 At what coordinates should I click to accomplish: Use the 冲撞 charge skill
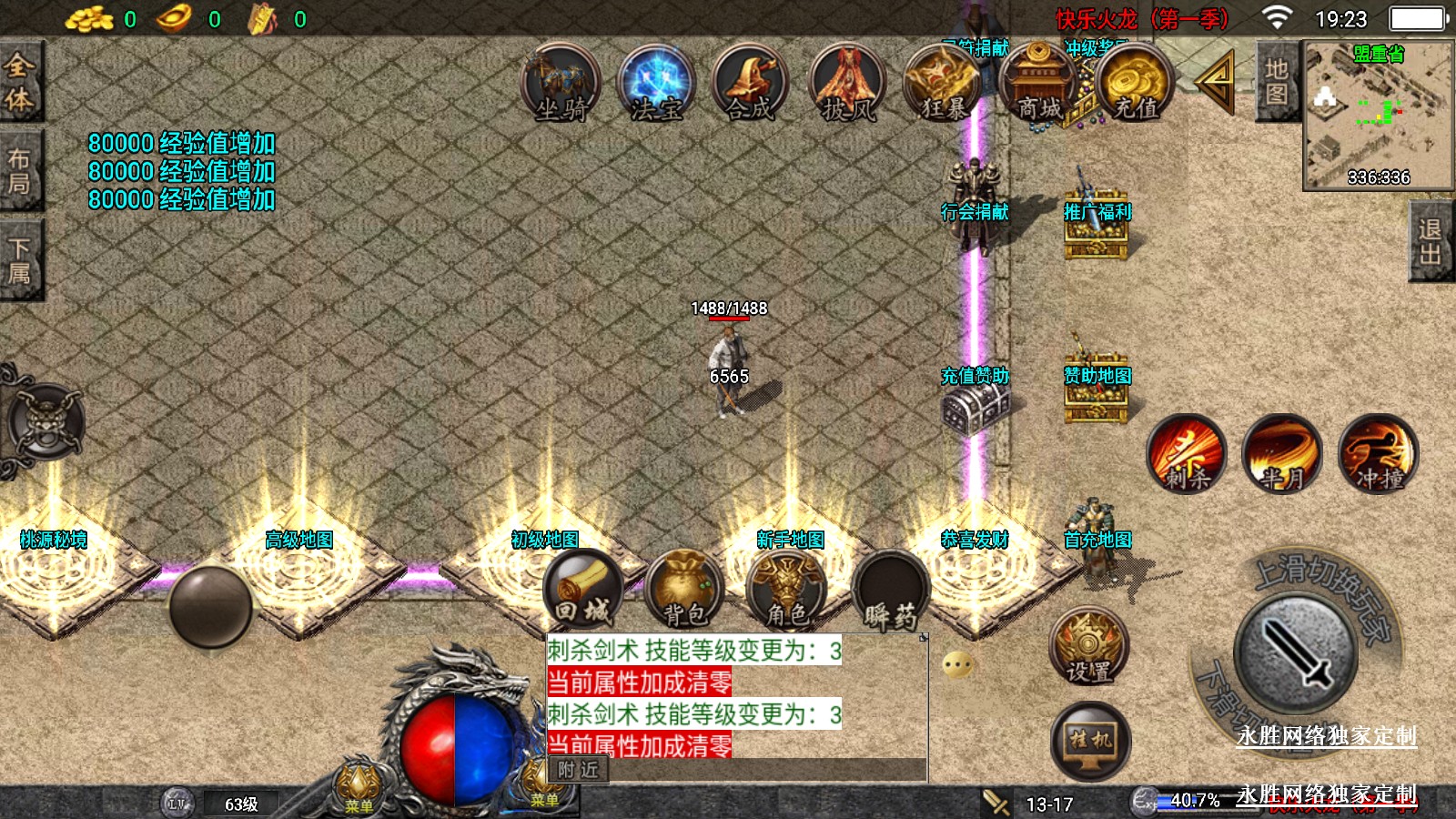tap(1379, 453)
